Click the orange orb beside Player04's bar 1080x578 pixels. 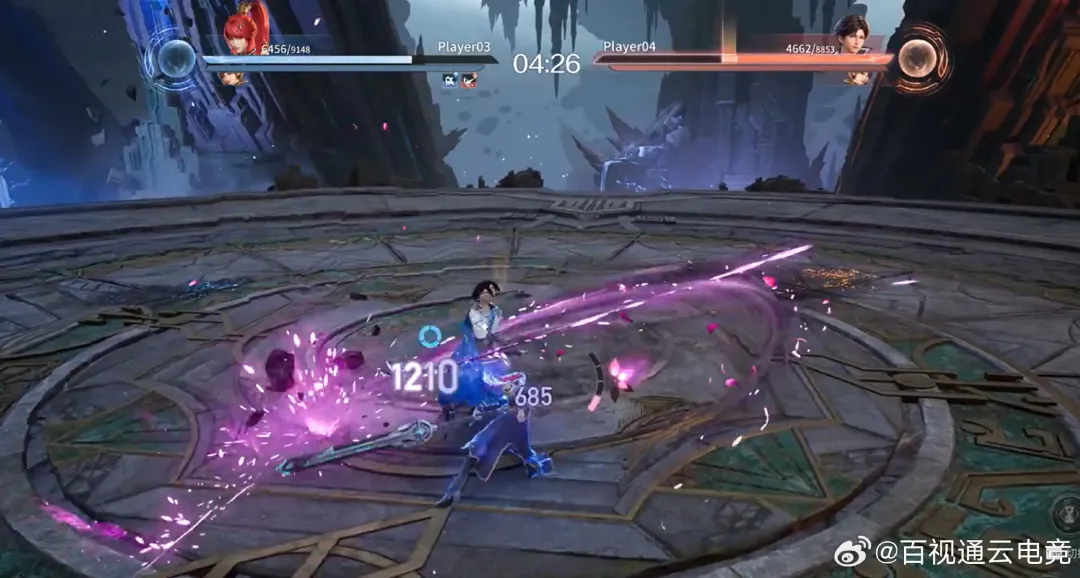tap(915, 59)
